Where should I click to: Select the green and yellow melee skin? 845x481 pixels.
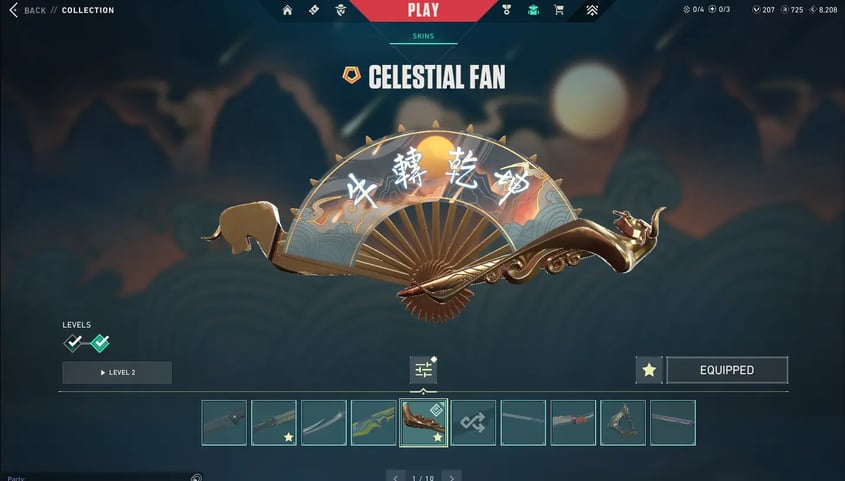[x=373, y=422]
